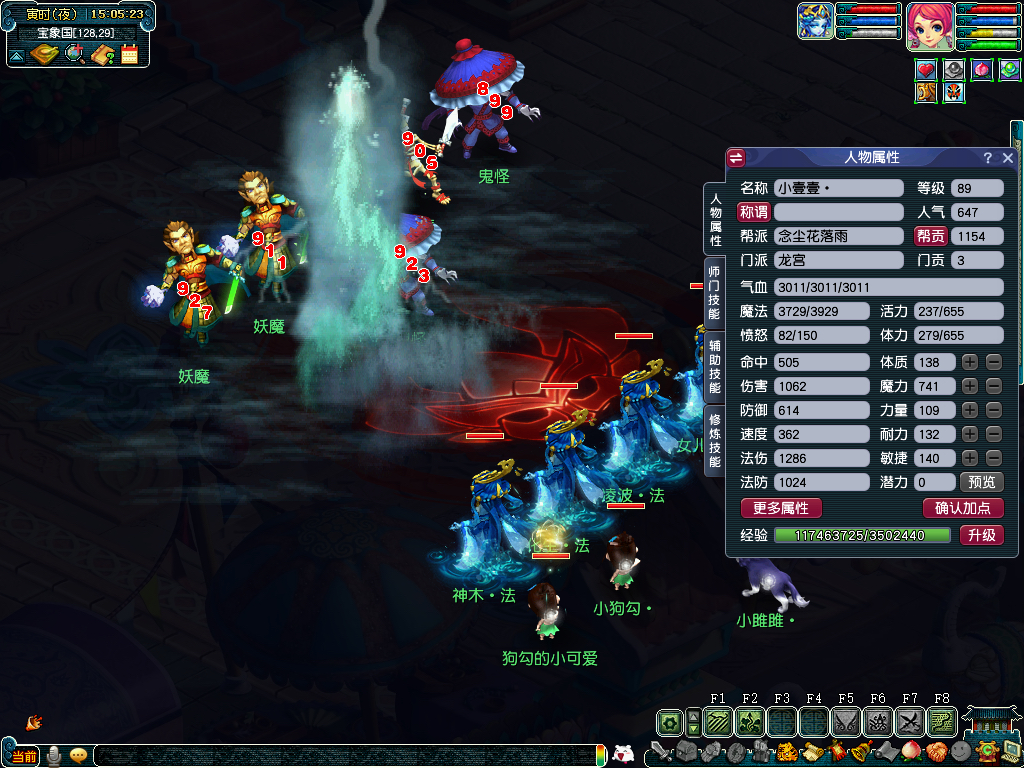Open the 修炼技能 tab
The width and height of the screenshot is (1024, 768).
pos(714,441)
